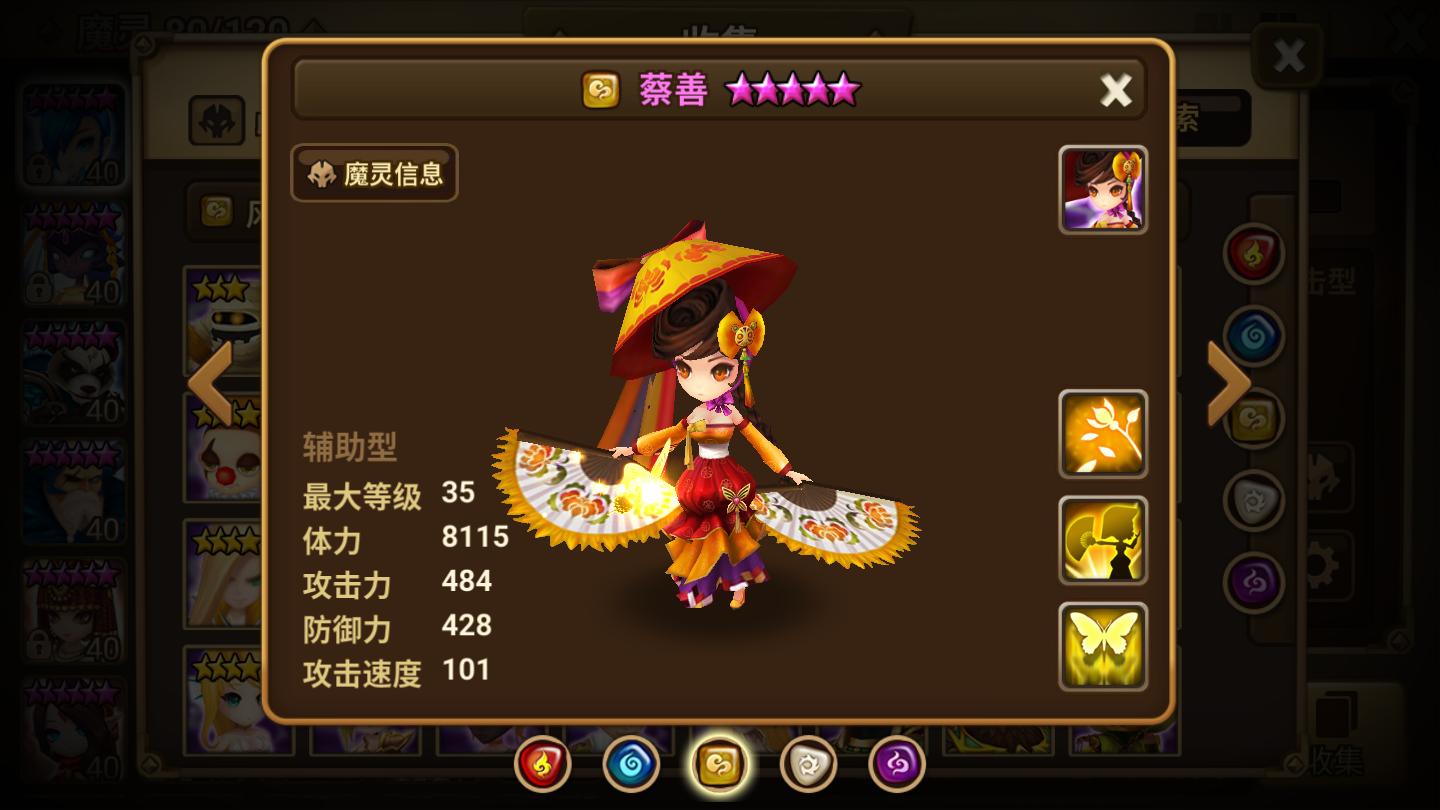This screenshot has width=1440, height=810.
Task: View Chasun's first skill with the branch icon
Action: (x=1101, y=433)
